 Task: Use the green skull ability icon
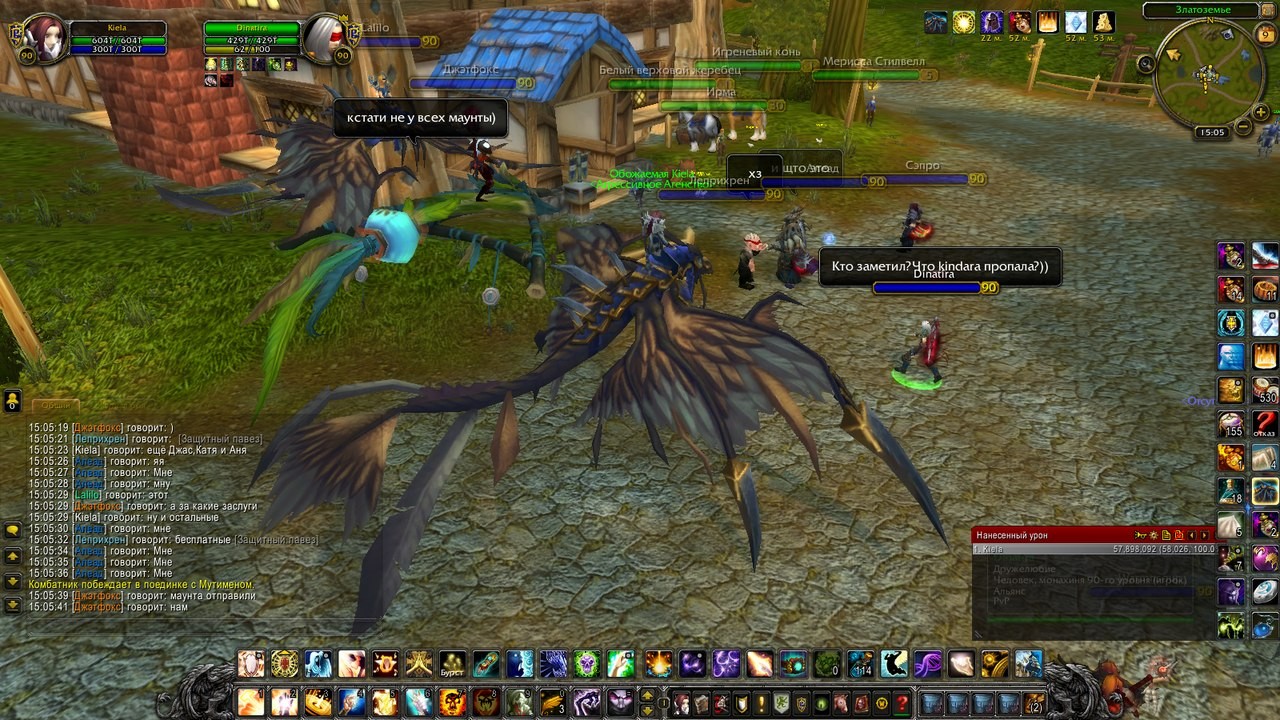[x=586, y=664]
